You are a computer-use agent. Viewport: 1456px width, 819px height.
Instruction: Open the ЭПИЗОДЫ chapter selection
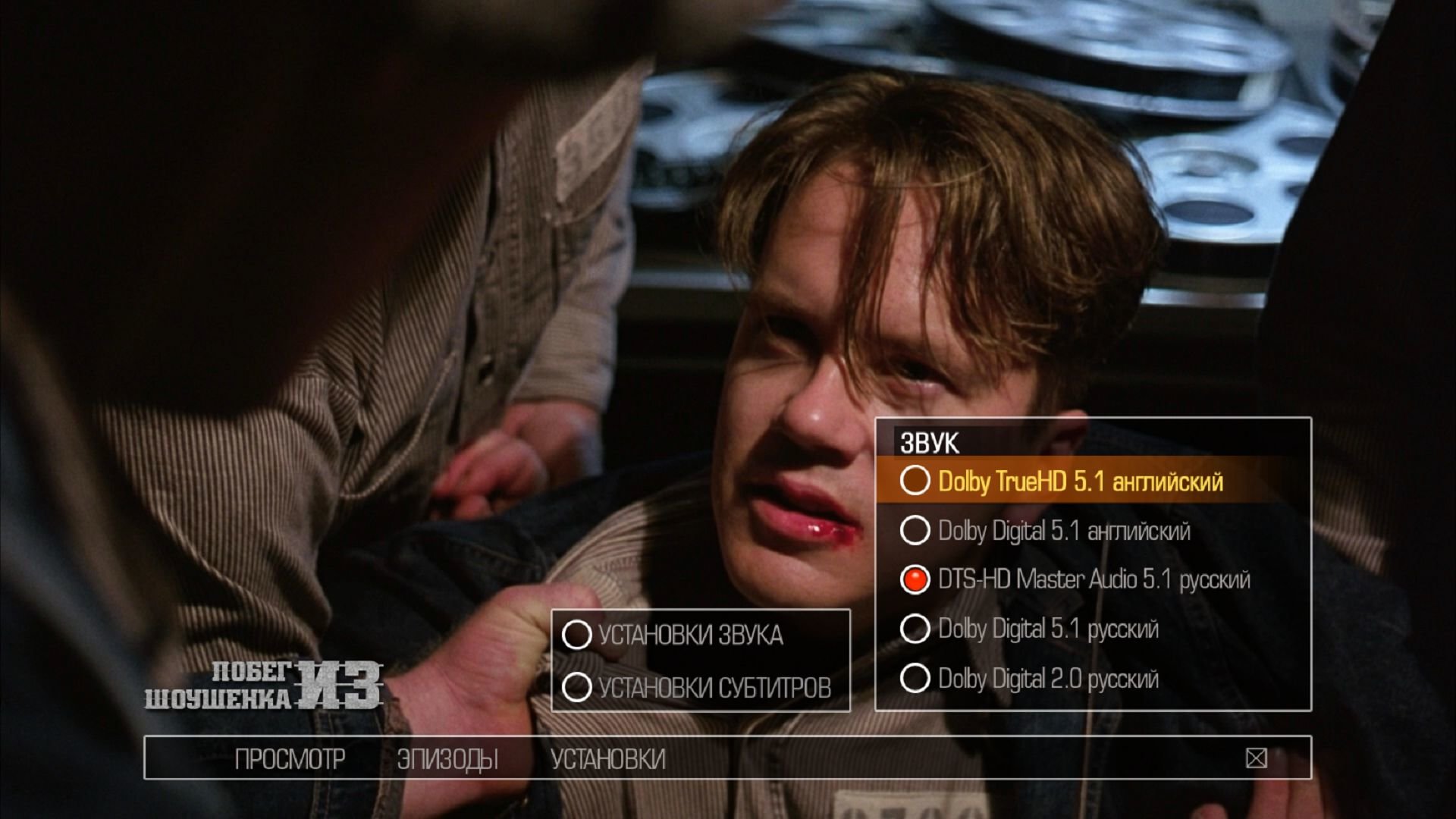coord(447,758)
